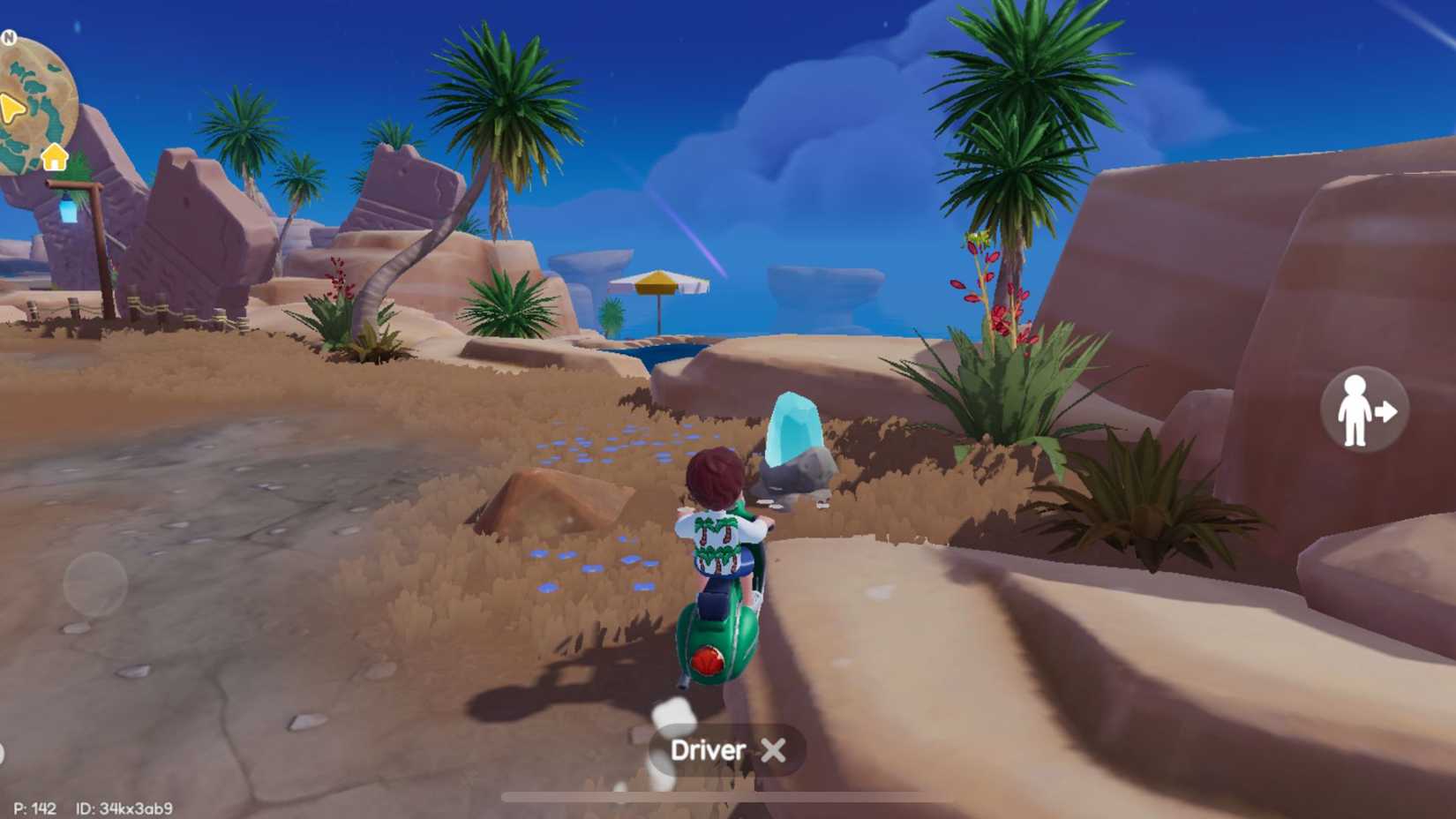Tap the blue lantern hanging from the post

[x=67, y=209]
